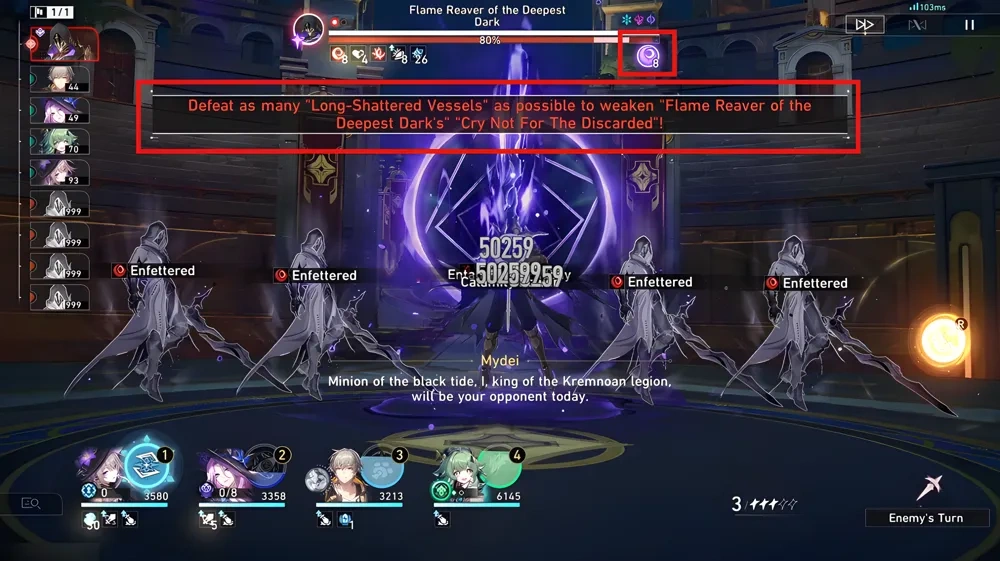Click the grey-haired ally at turn value 44
Viewport: 1000px width, 561px height.
(66, 78)
